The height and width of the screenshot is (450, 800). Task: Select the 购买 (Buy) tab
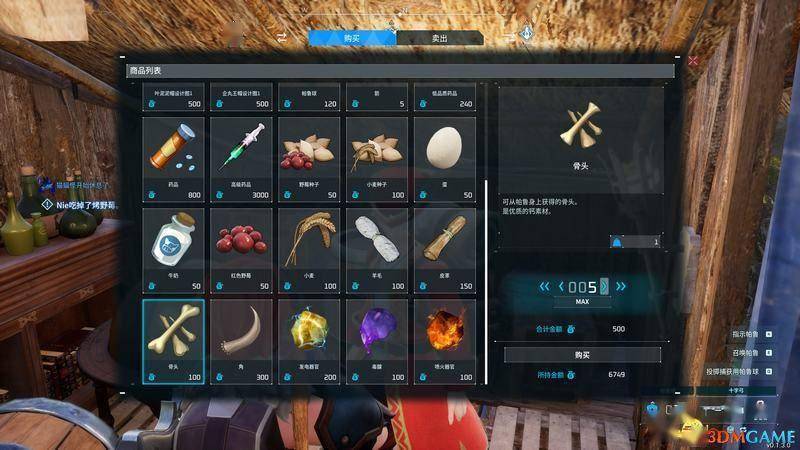coord(351,38)
